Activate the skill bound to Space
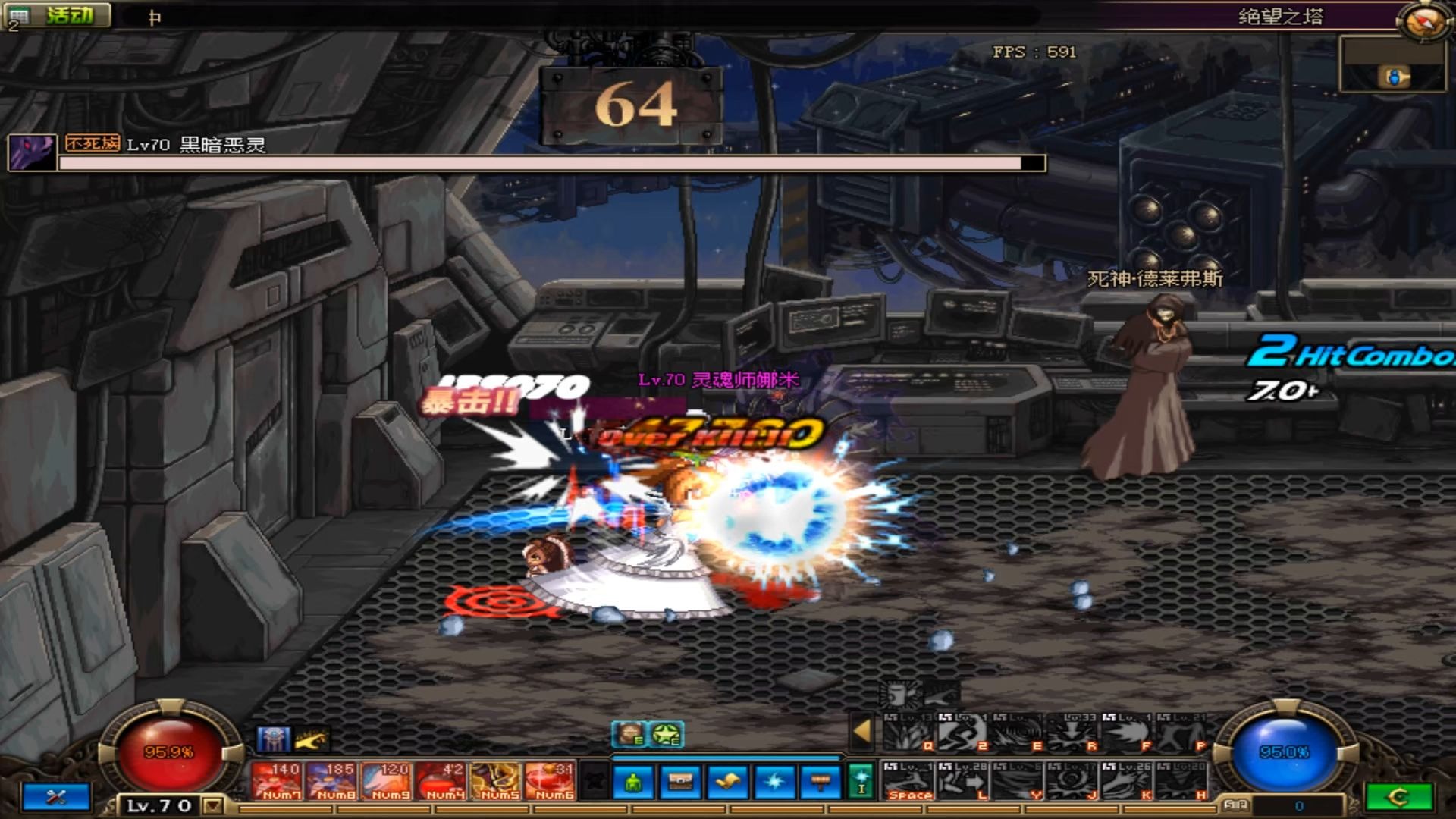 [908, 782]
